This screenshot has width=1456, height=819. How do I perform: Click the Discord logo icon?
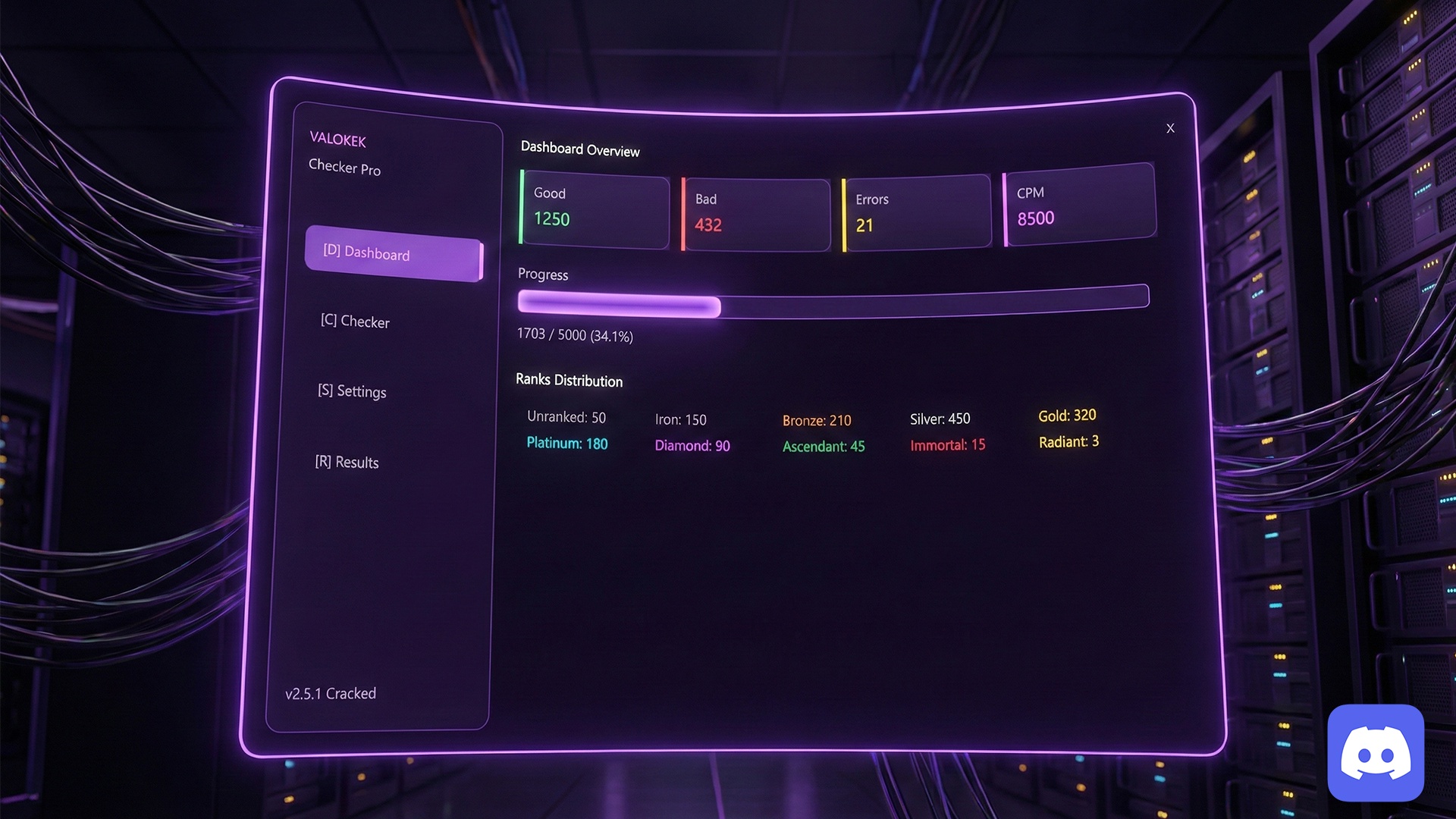coord(1376,753)
